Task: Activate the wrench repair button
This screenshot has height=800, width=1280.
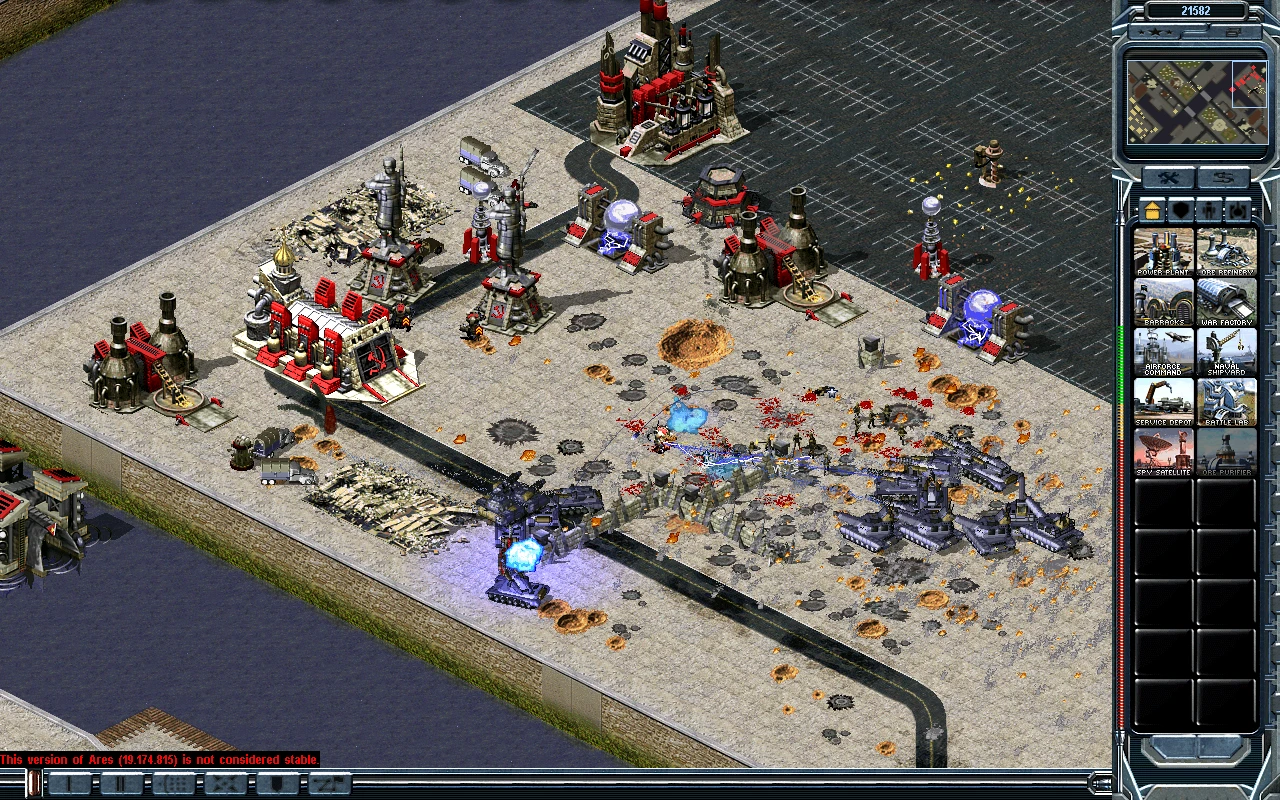Action: point(1167,179)
